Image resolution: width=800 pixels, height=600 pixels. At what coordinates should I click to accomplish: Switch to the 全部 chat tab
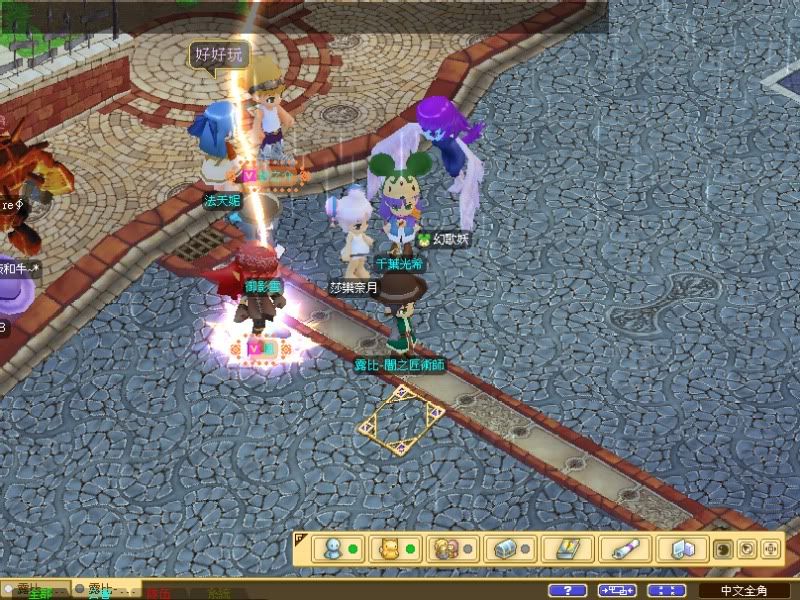[40, 594]
